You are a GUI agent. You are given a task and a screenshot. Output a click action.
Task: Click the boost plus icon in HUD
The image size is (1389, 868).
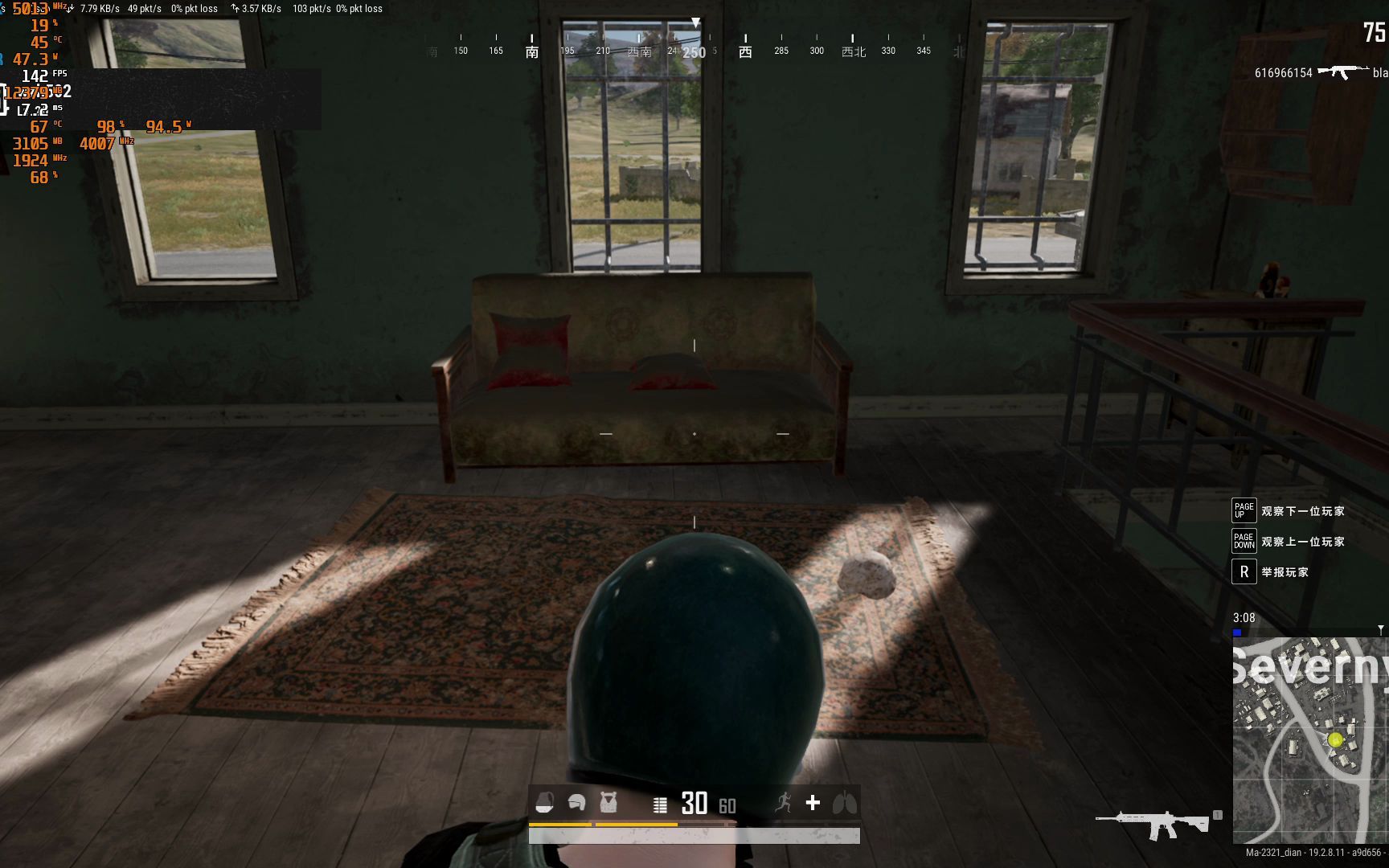click(x=812, y=802)
